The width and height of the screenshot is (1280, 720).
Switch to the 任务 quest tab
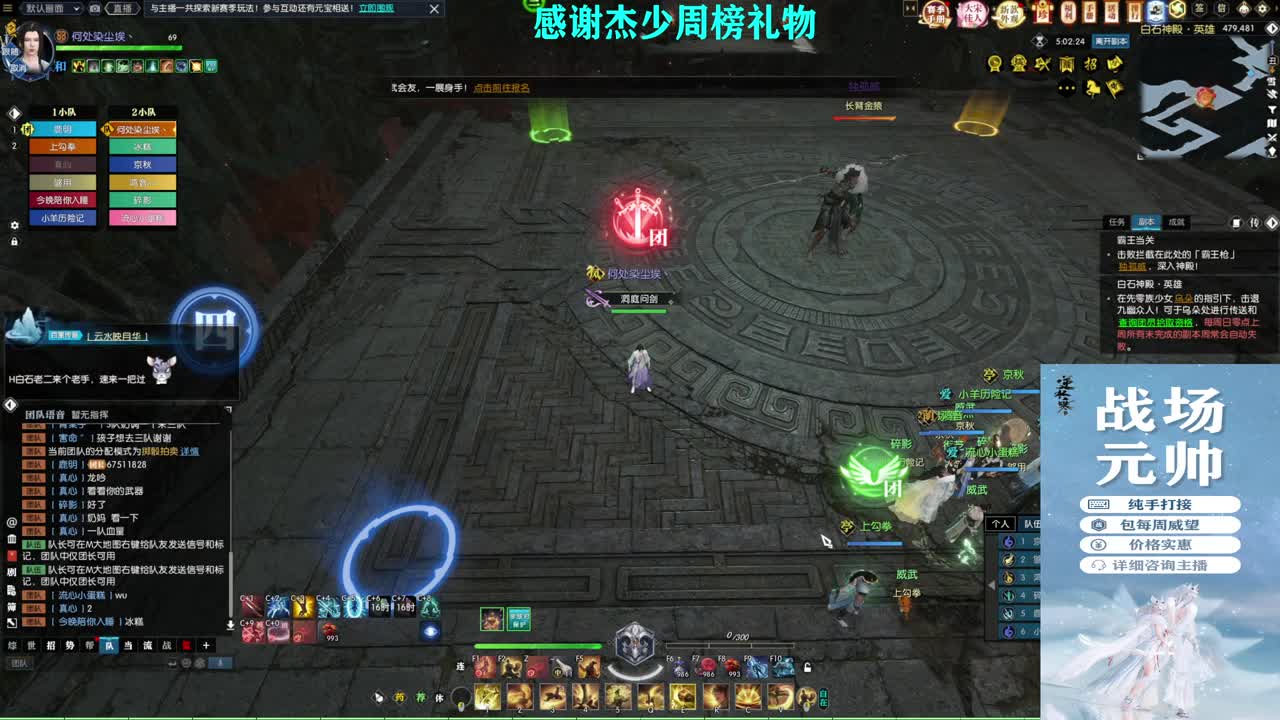pyautogui.click(x=1116, y=221)
